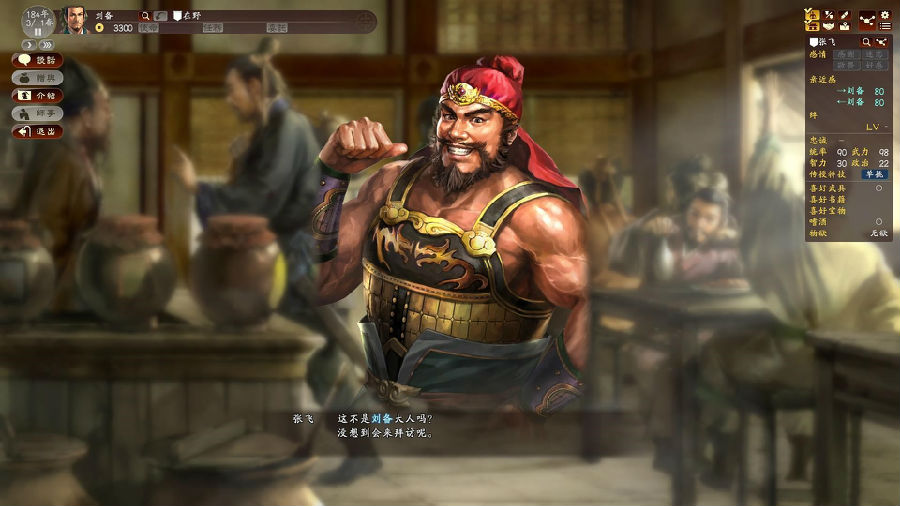
Task: Click the 师事 (study under) command
Action: pos(38,114)
